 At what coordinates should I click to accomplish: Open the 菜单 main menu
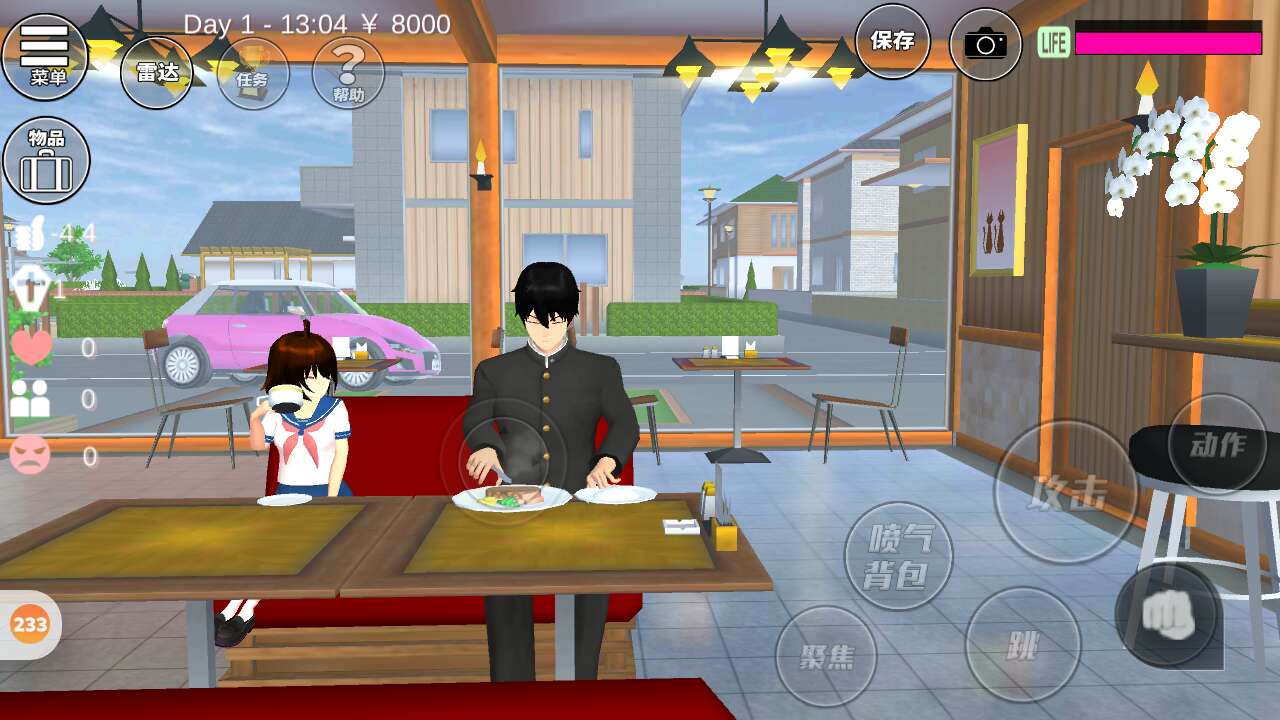[x=45, y=57]
